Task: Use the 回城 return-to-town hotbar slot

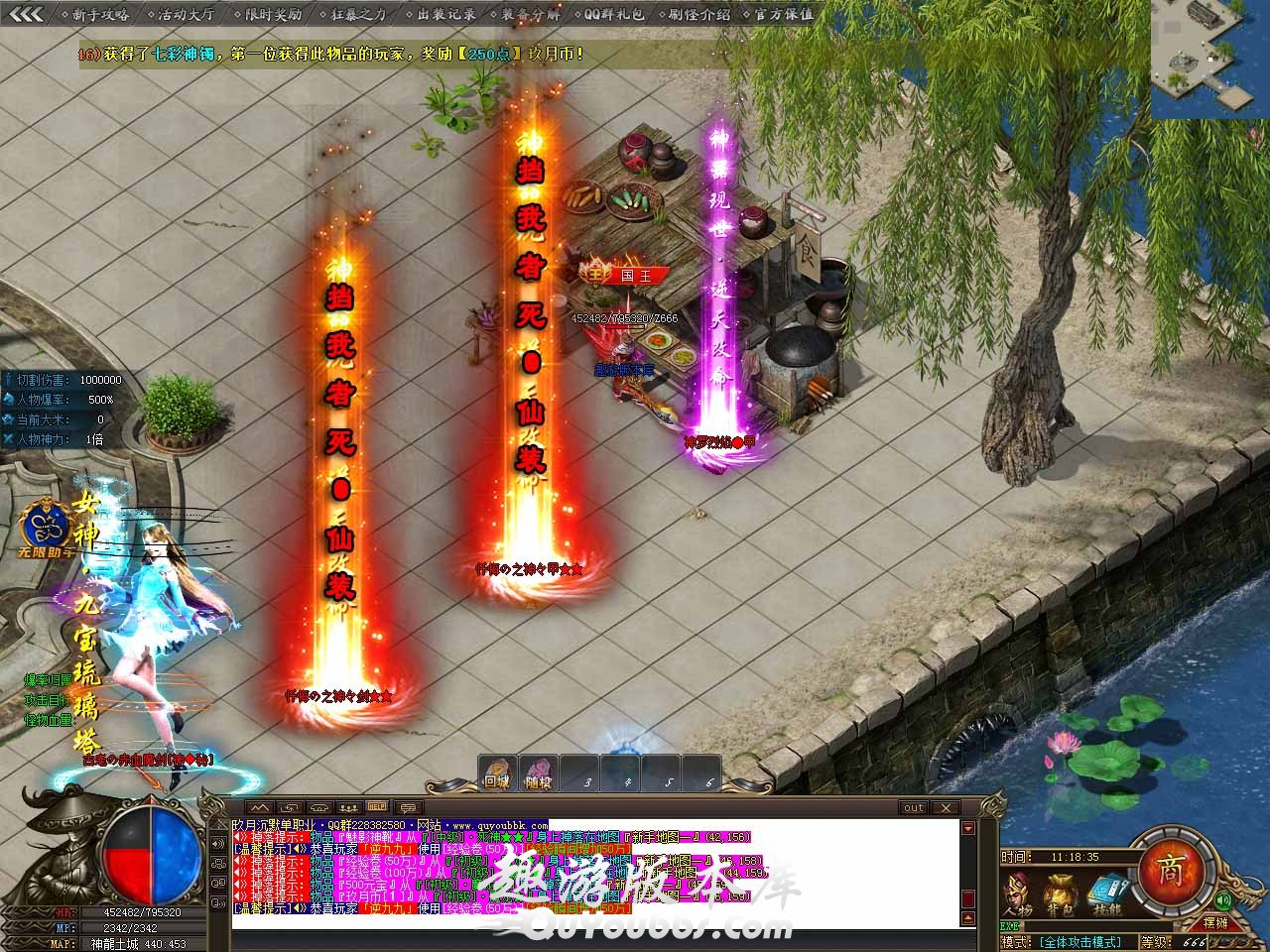Action: point(496,773)
